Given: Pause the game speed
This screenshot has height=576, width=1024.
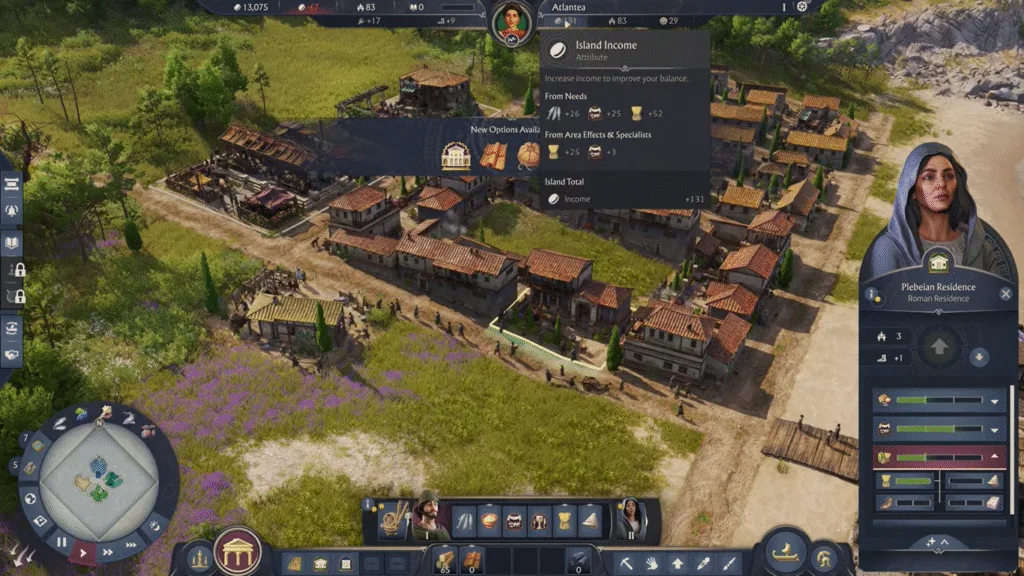Looking at the screenshot, I should 62,542.
